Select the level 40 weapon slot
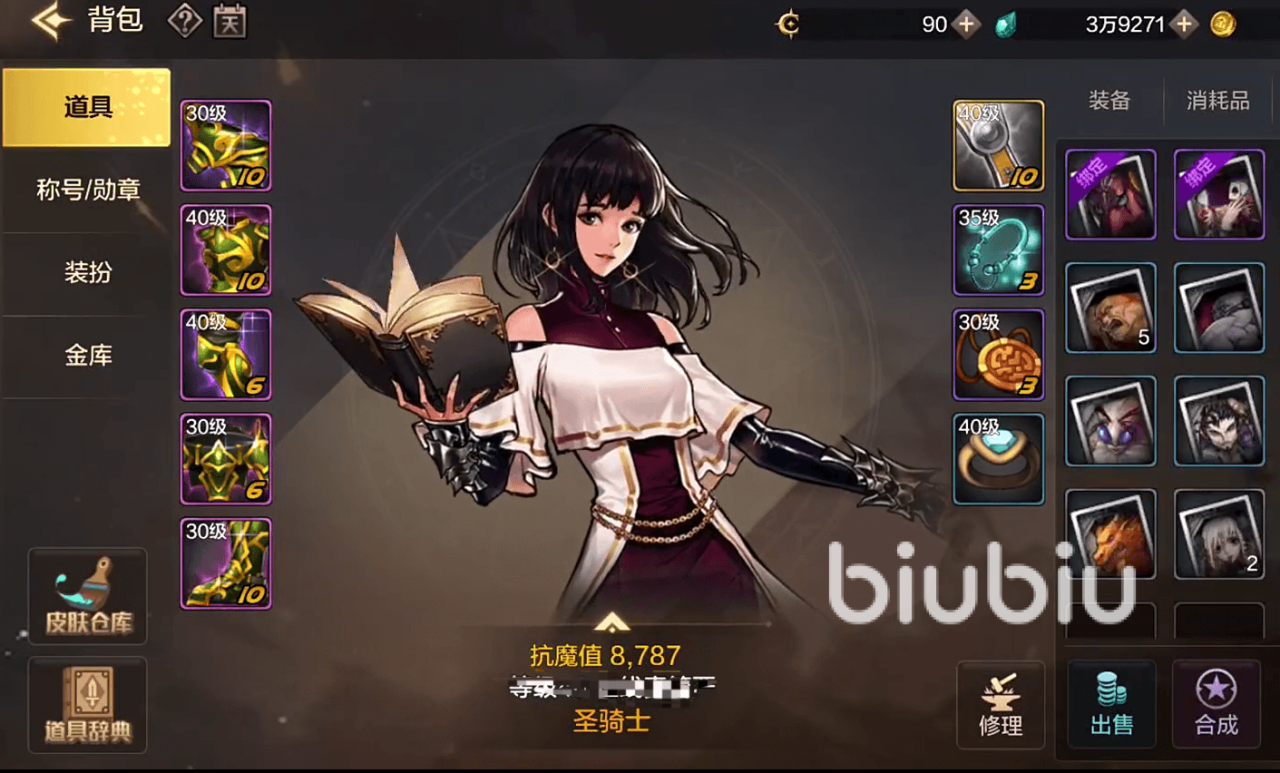The image size is (1280, 773). [998, 145]
